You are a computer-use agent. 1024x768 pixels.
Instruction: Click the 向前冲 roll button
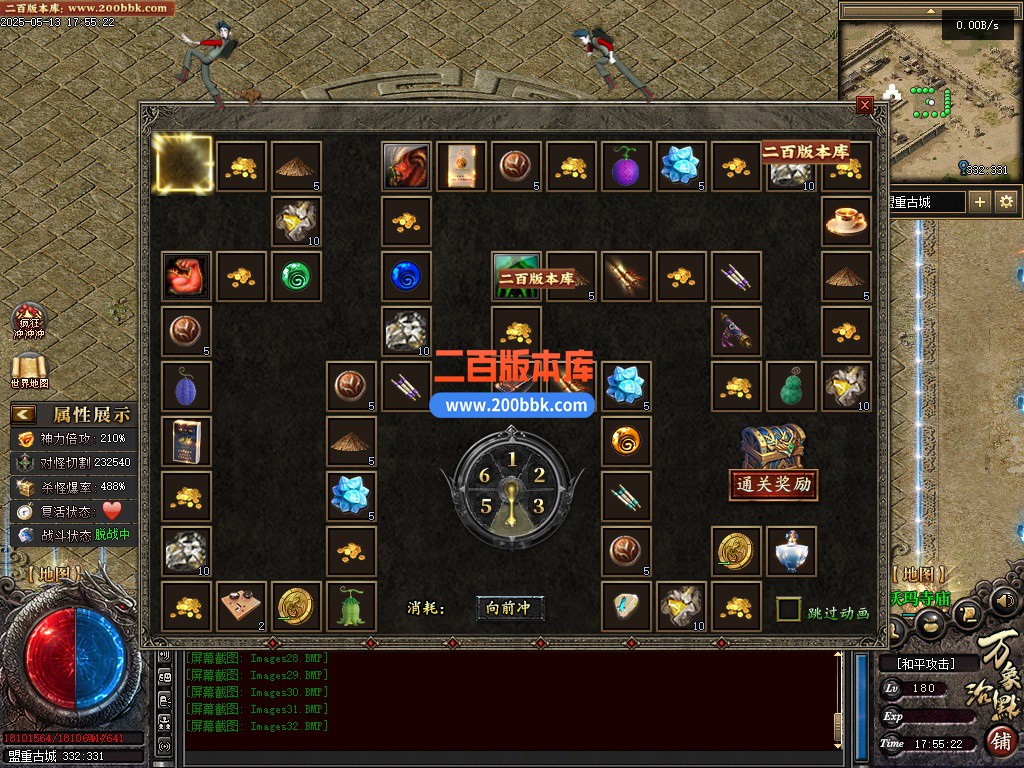pos(510,608)
